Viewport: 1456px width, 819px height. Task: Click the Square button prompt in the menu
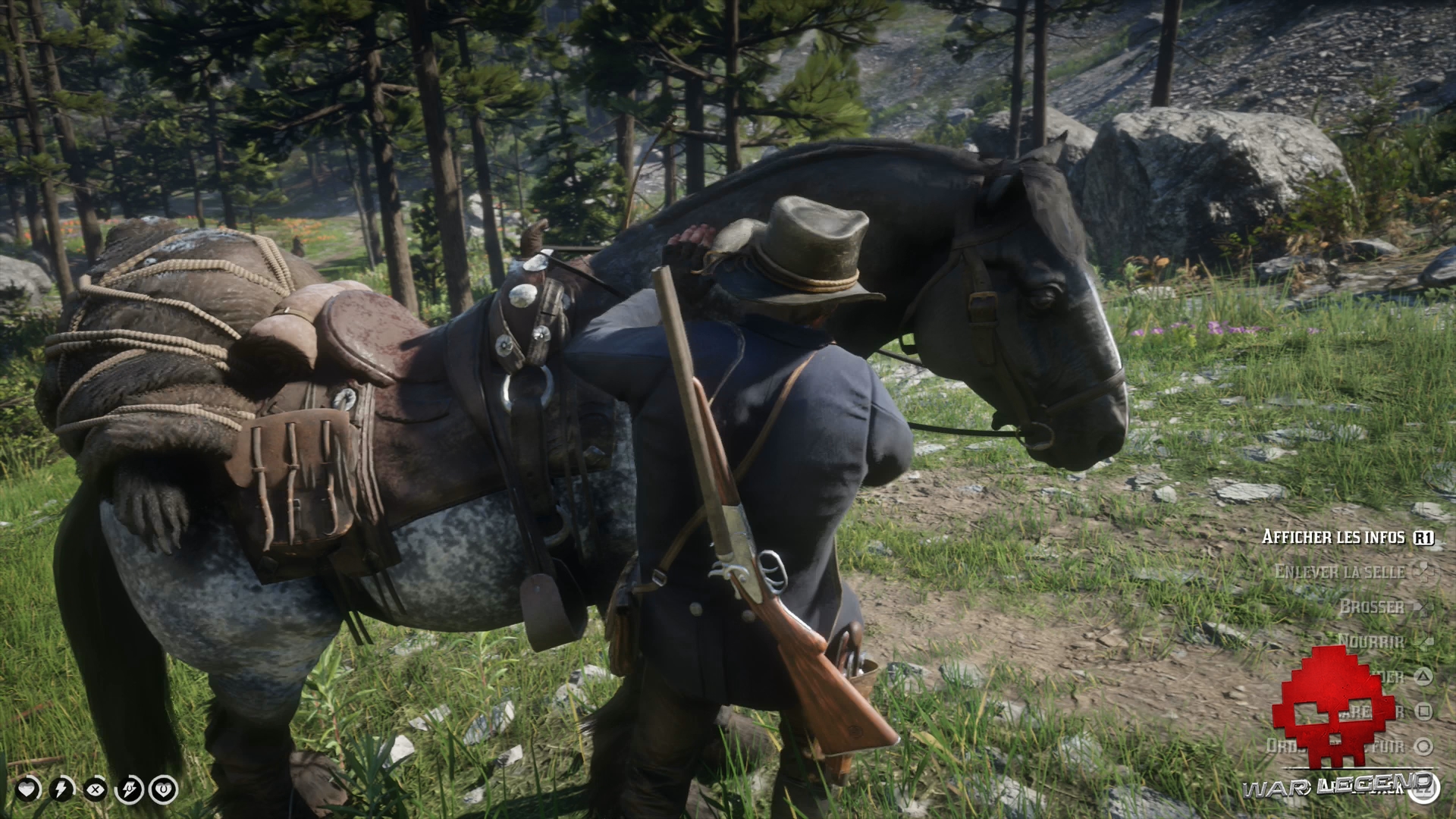[1423, 709]
